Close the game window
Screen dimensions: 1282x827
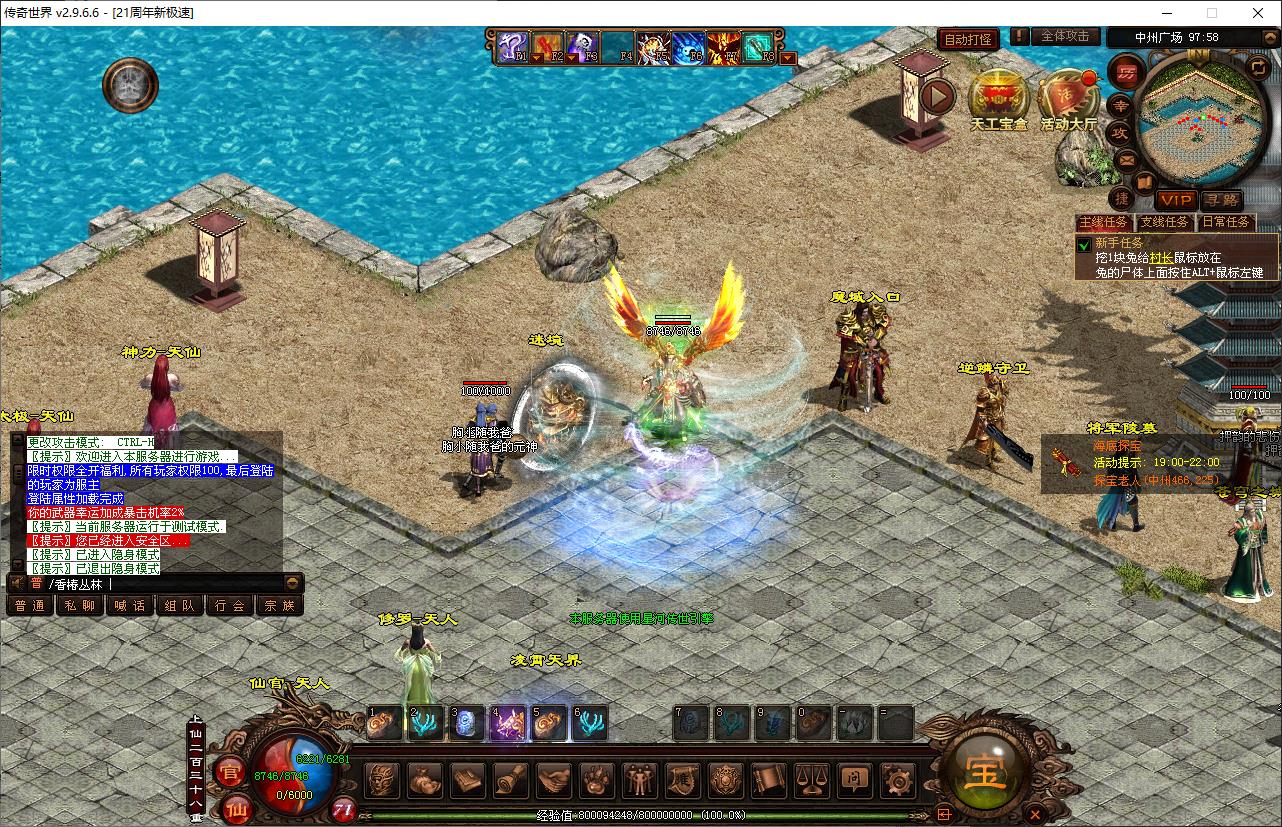tap(1258, 13)
